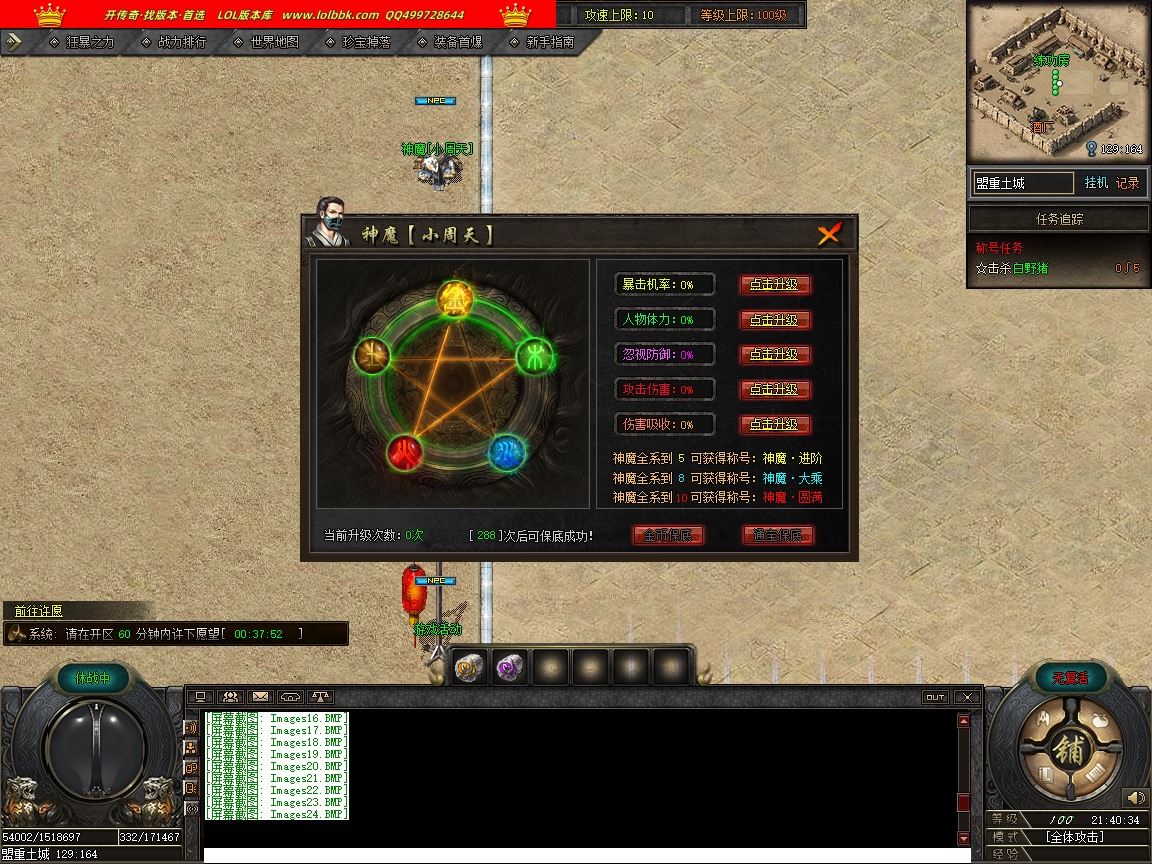This screenshot has height=864, width=1152.
Task: Toggle the speaker sound icon
Action: click(1135, 797)
